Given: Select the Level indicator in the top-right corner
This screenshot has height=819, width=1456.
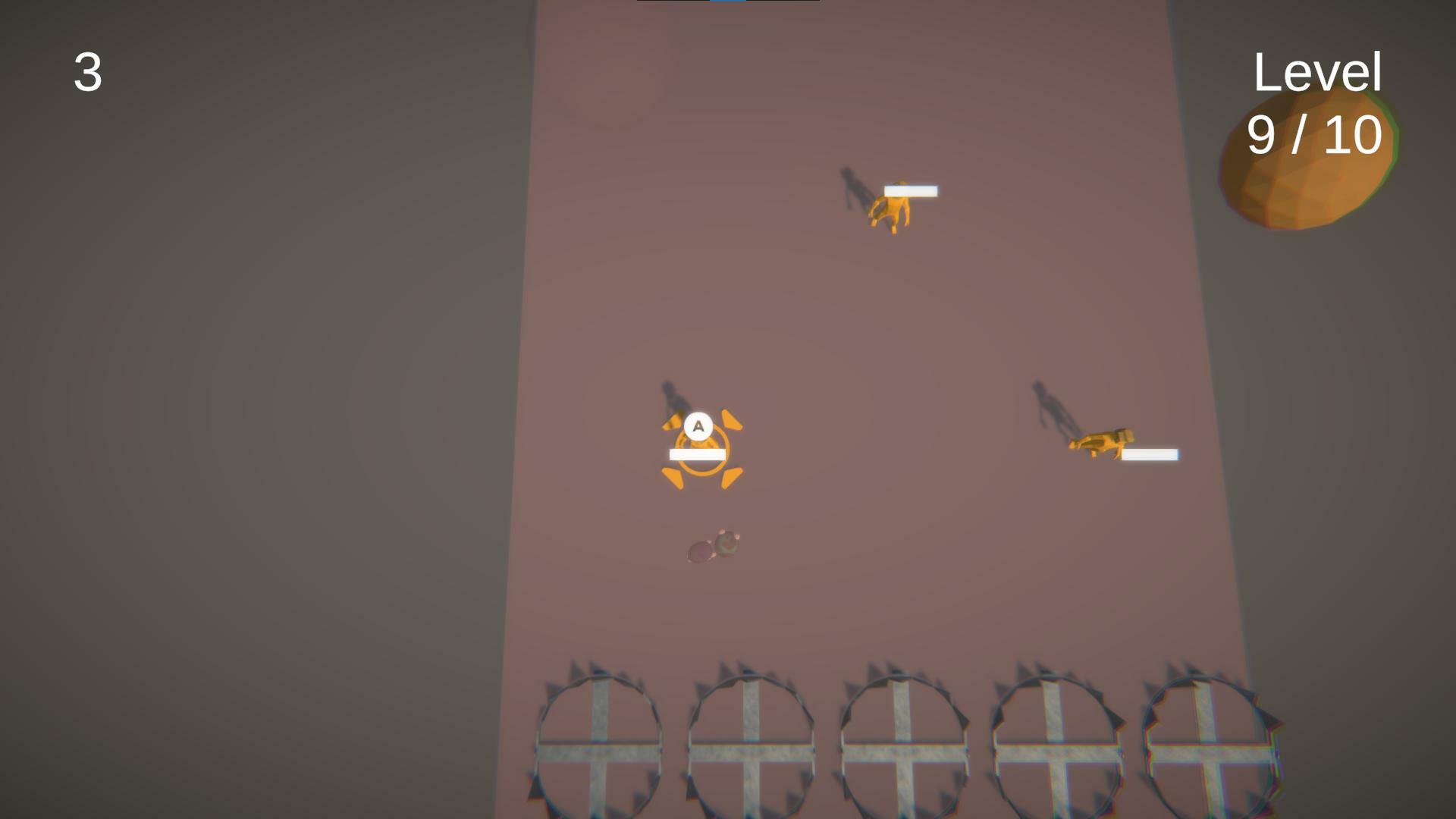Looking at the screenshot, I should tap(1317, 72).
